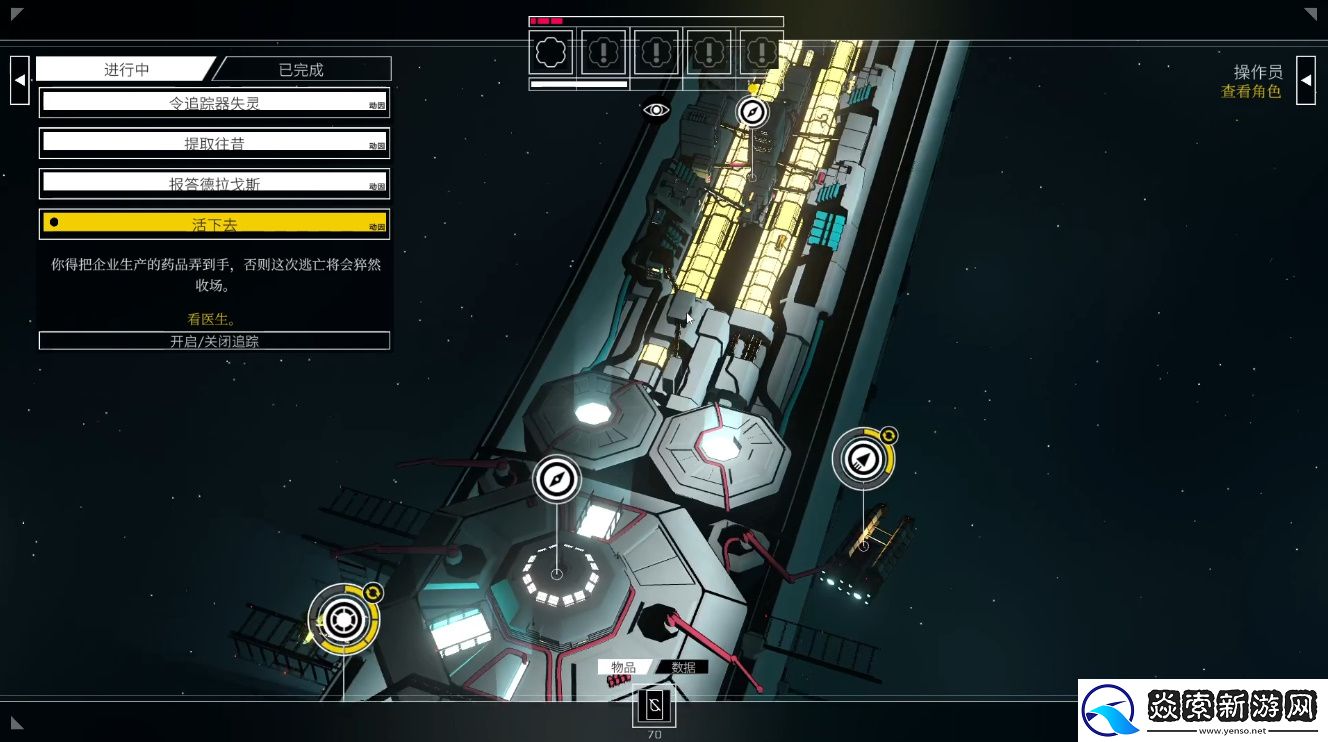Switch to the 物品 items tab
This screenshot has height=742, width=1328.
tap(623, 667)
